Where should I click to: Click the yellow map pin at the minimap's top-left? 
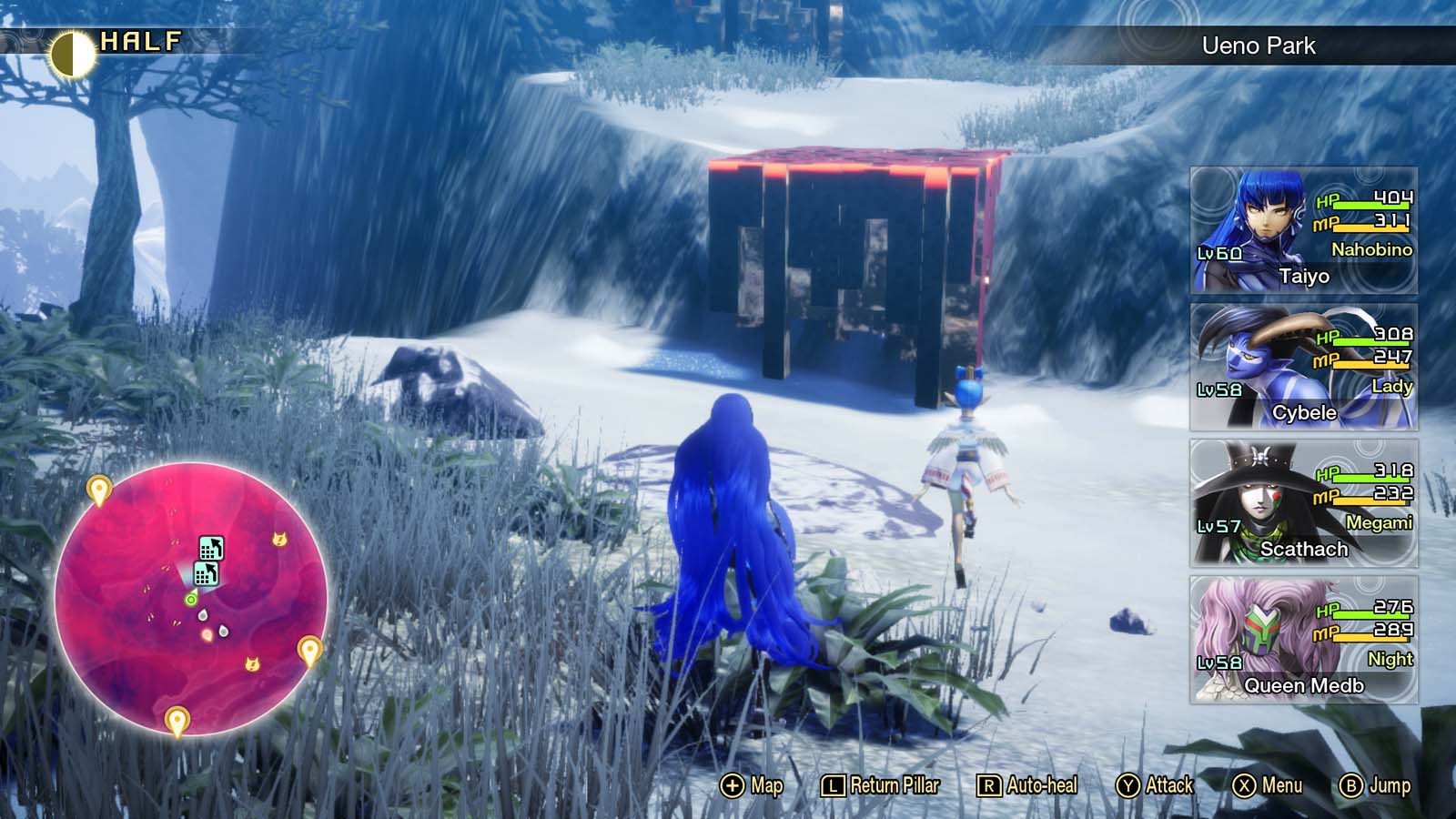pos(97,488)
